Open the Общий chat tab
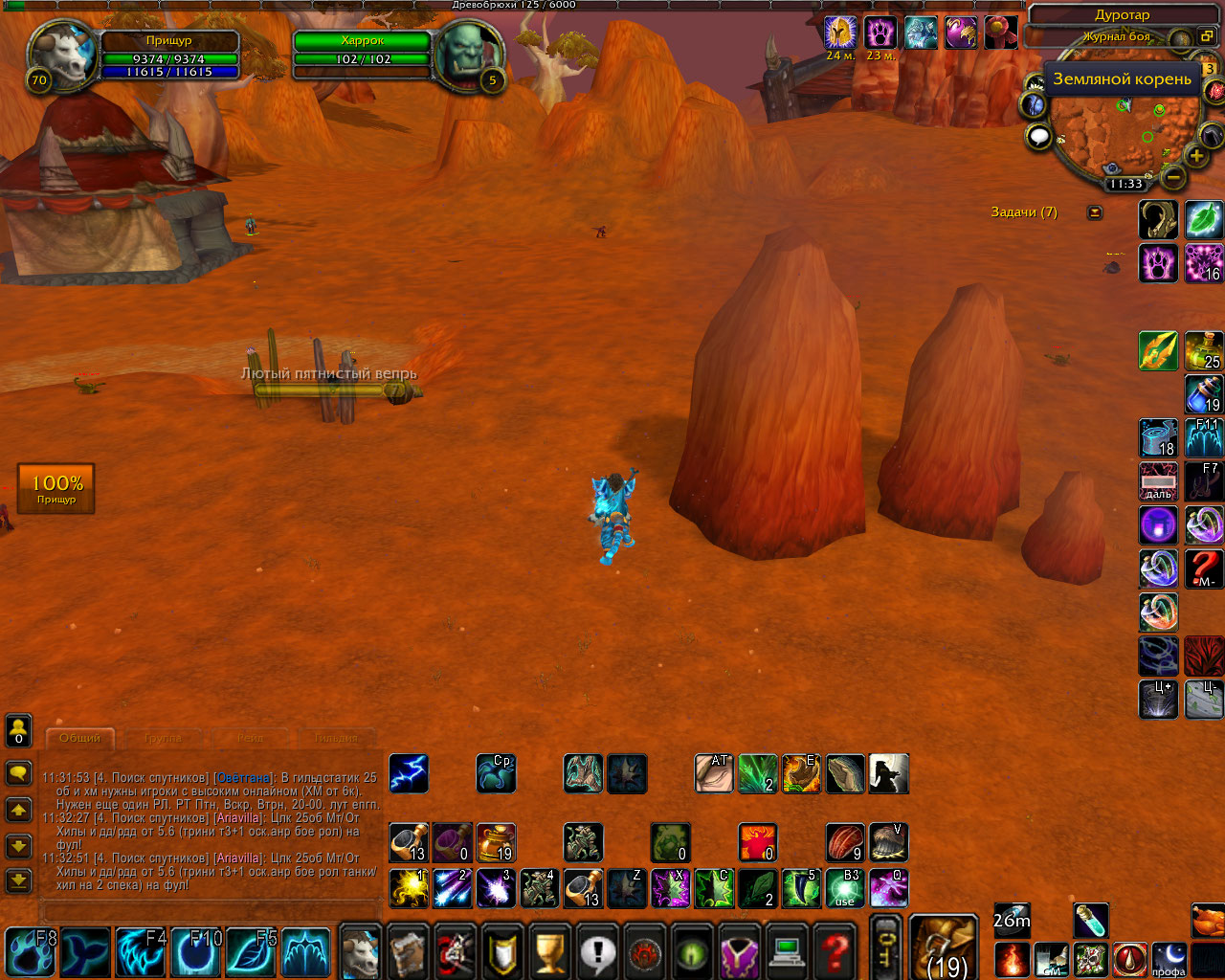This screenshot has height=980, width=1225. pyautogui.click(x=79, y=738)
